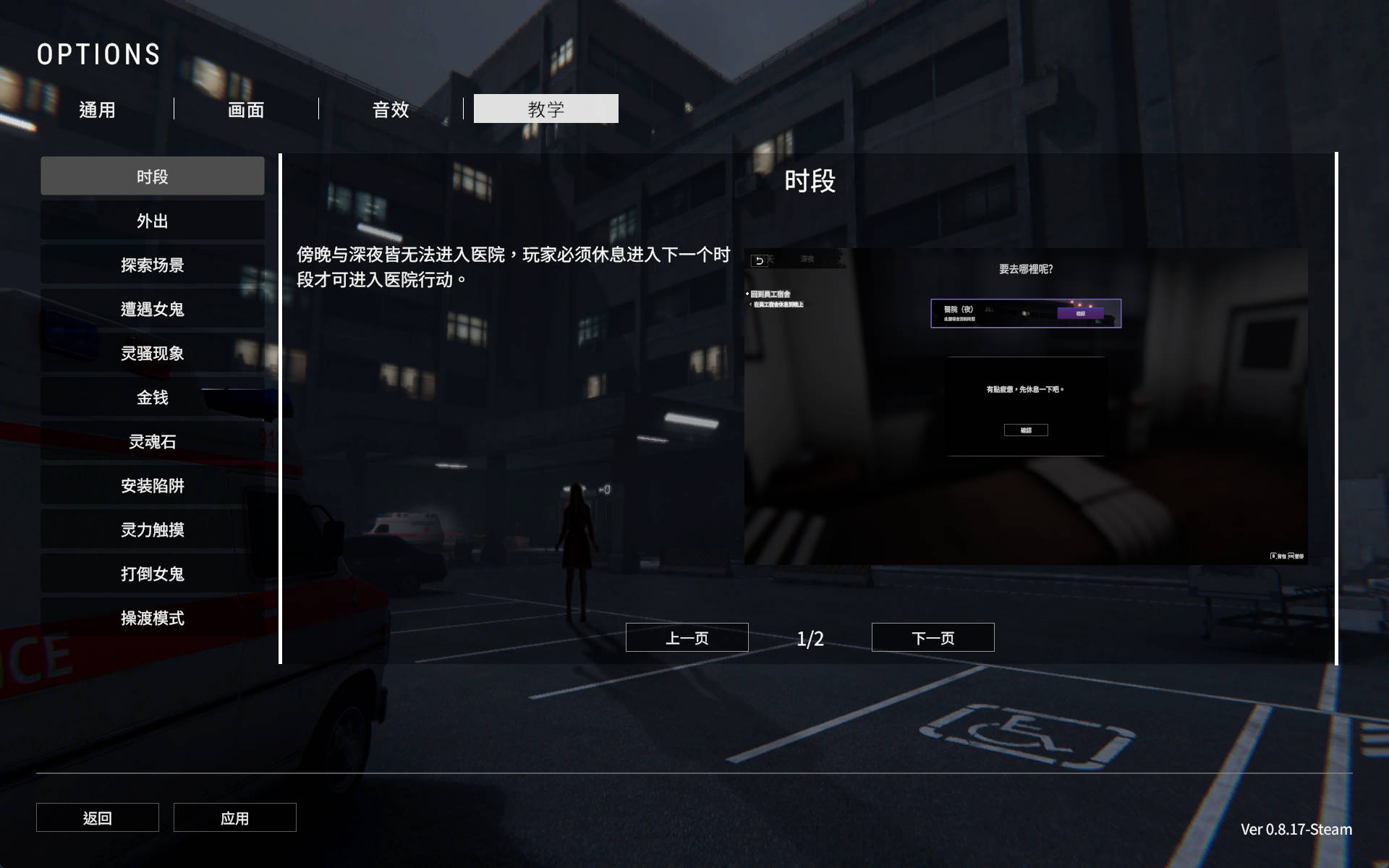The height and width of the screenshot is (868, 1389).
Task: Select the 时段 tutorial entry
Action: [152, 176]
